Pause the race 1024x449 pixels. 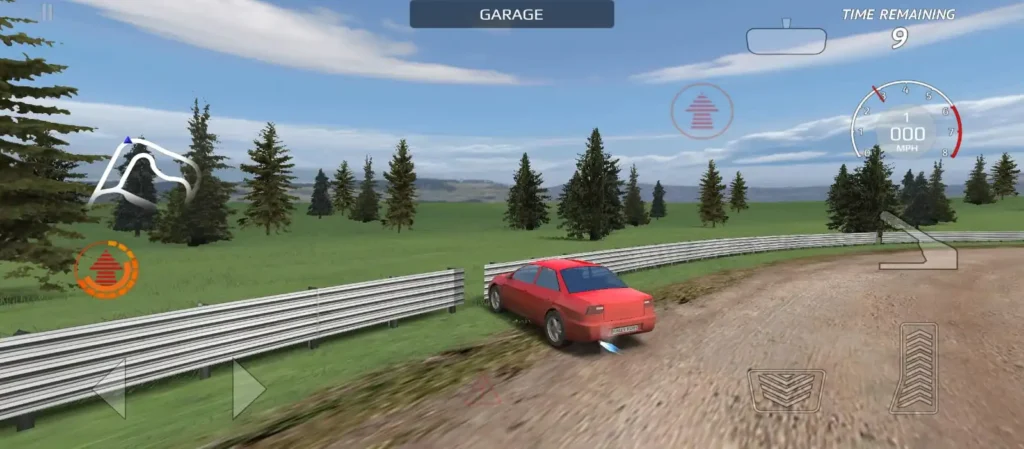click(47, 13)
